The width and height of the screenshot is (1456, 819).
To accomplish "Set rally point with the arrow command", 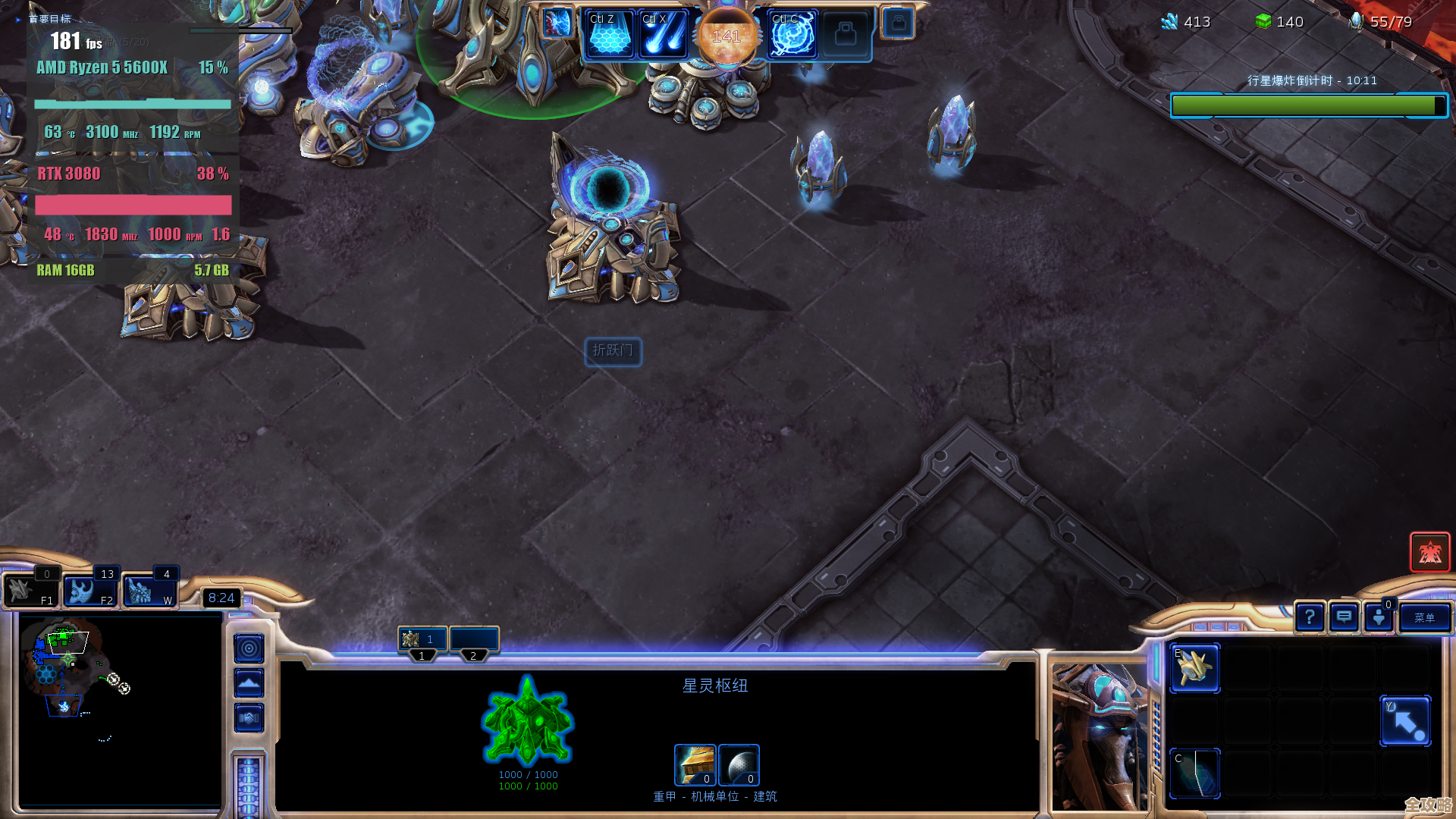I will pyautogui.click(x=1405, y=721).
